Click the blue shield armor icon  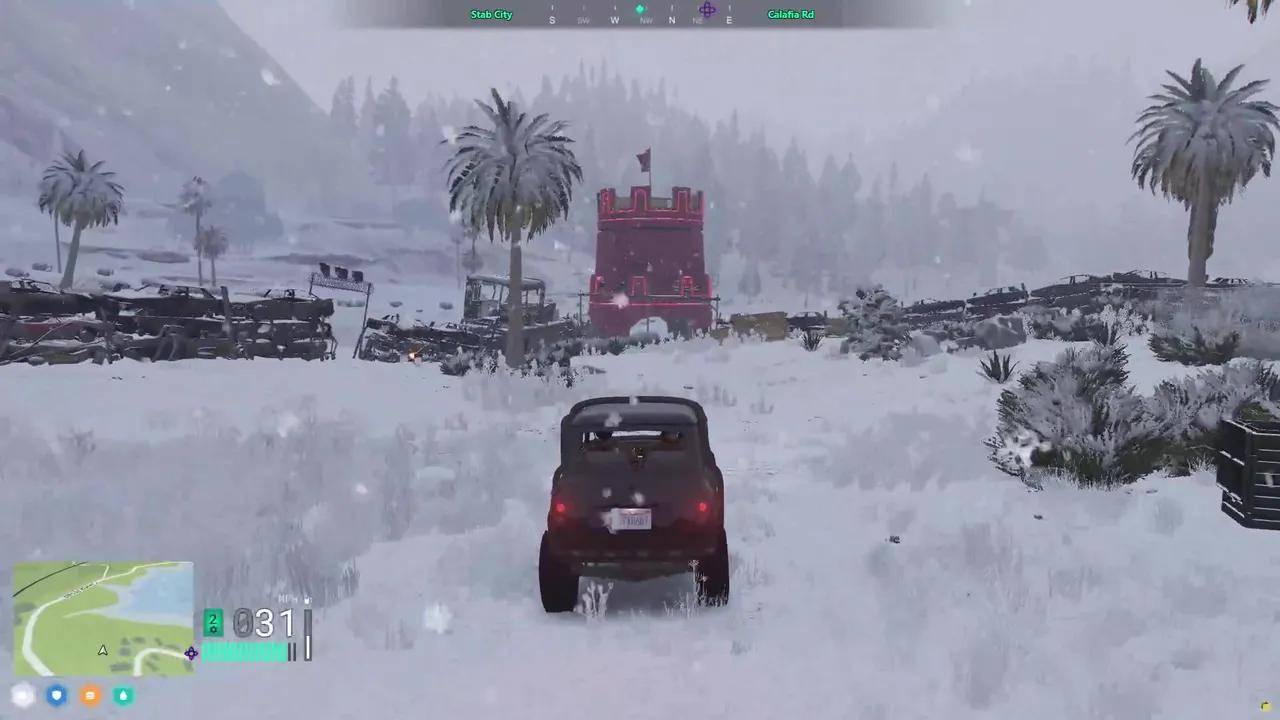pyautogui.click(x=56, y=695)
